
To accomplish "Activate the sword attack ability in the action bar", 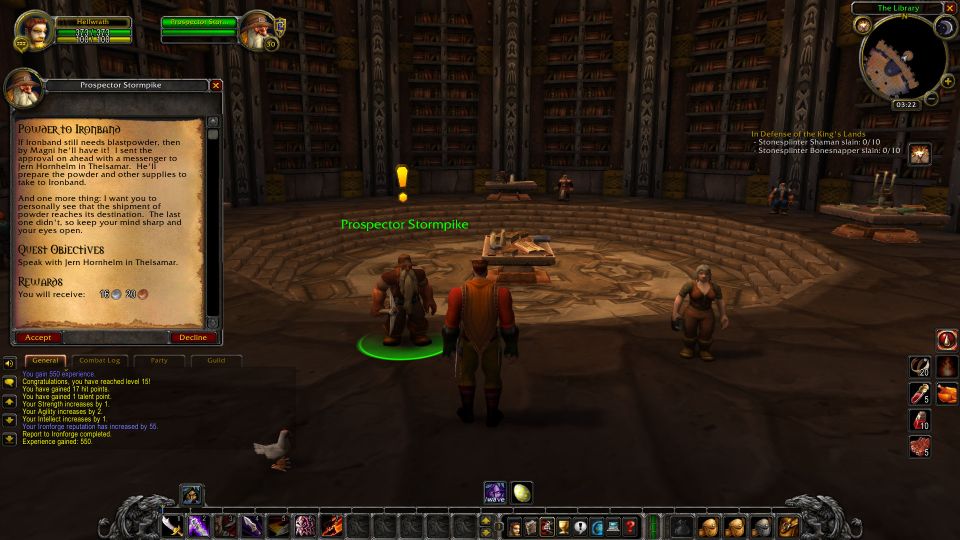I will (172, 526).
